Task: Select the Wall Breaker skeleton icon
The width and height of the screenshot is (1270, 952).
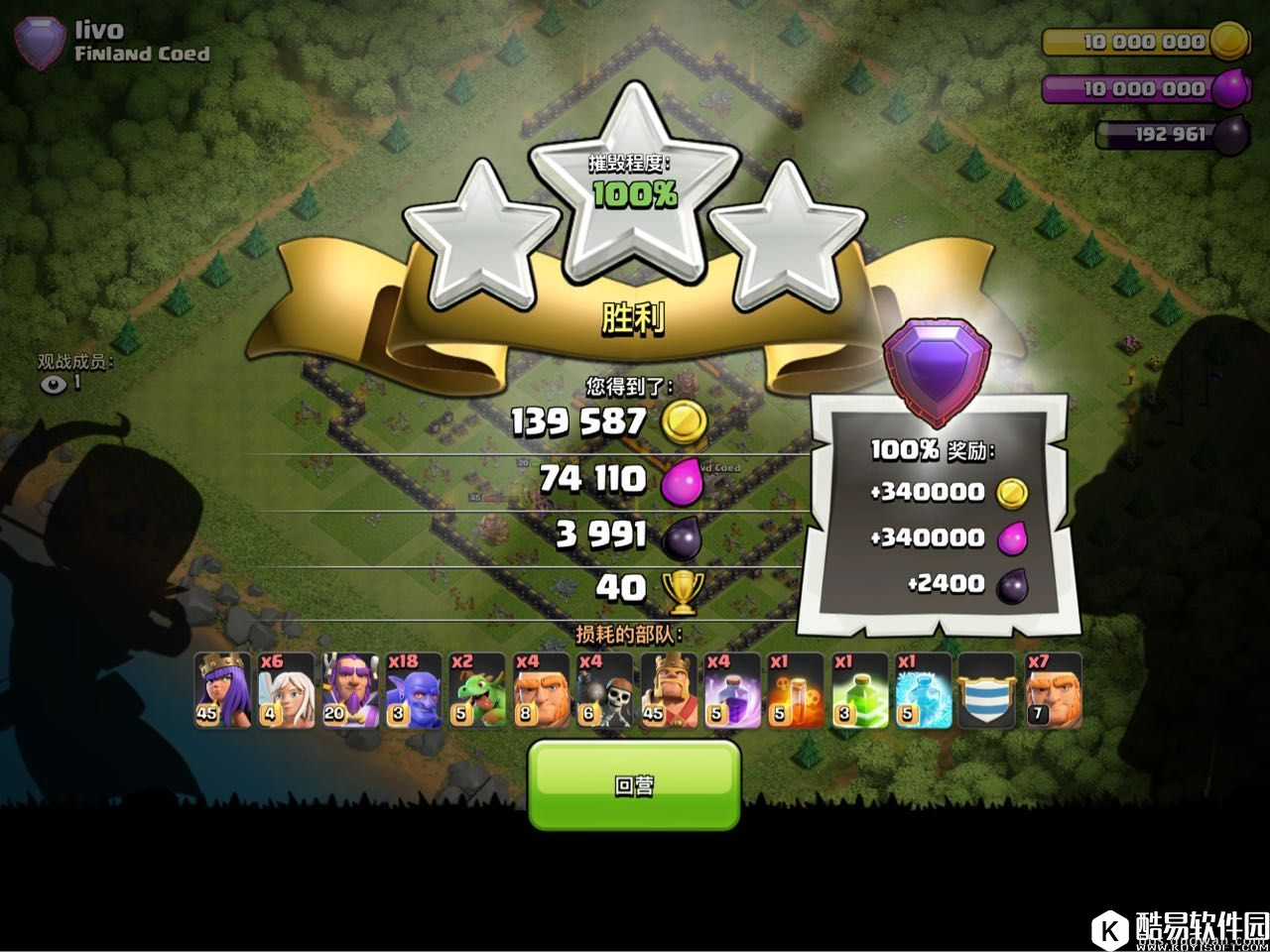Action: 604,690
